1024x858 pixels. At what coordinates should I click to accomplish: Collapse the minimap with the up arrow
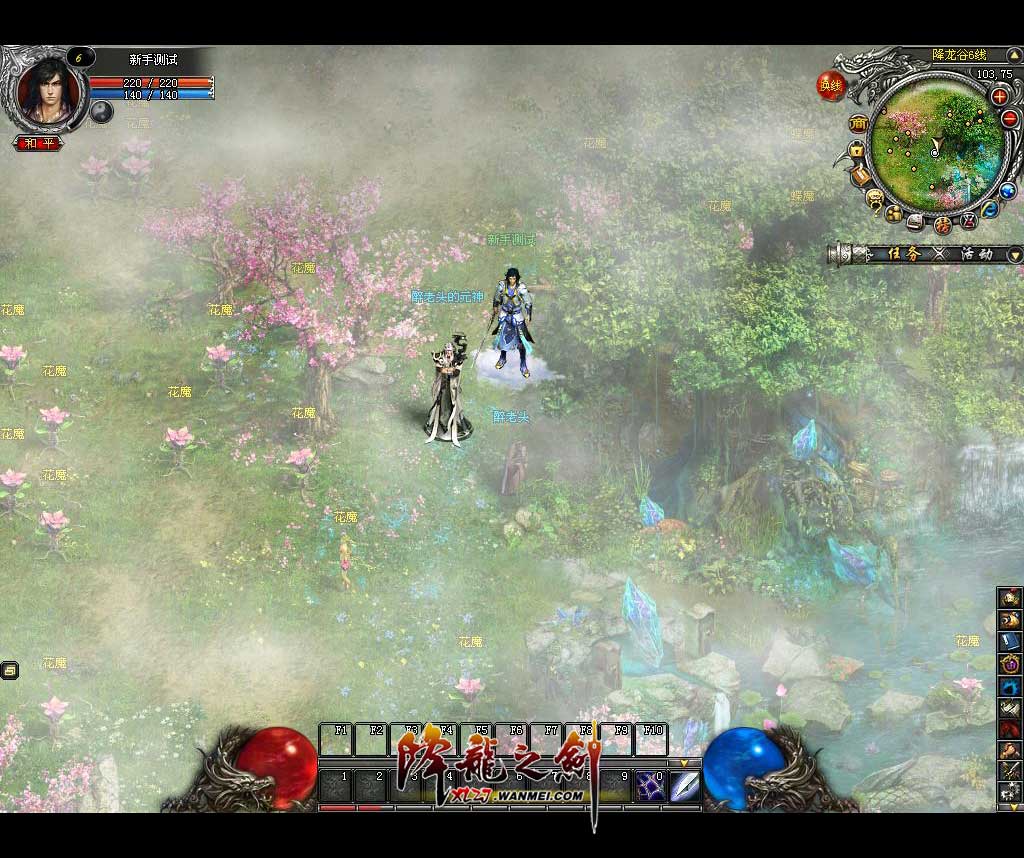pos(1017,55)
